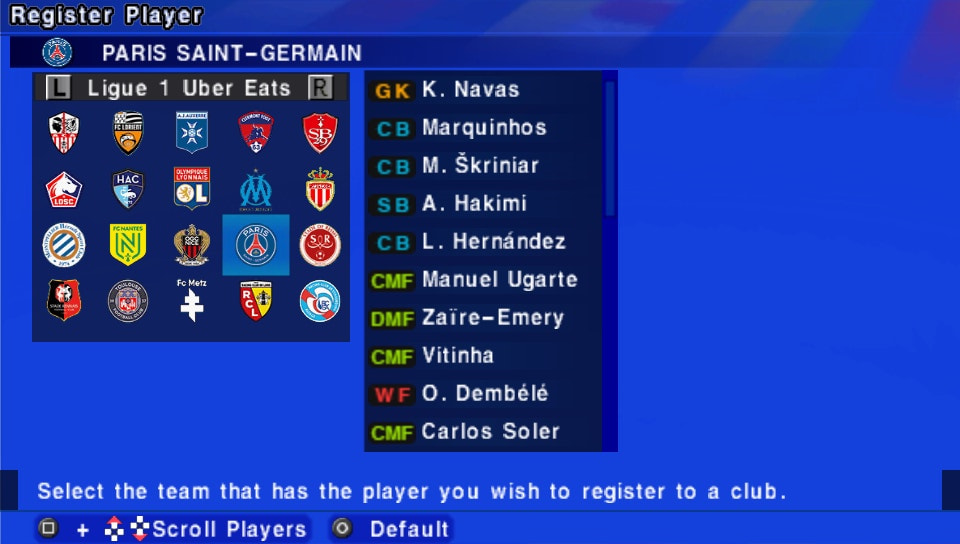Image resolution: width=960 pixels, height=544 pixels.
Task: Choose Marquinhos in the player list
Action: click(x=485, y=128)
